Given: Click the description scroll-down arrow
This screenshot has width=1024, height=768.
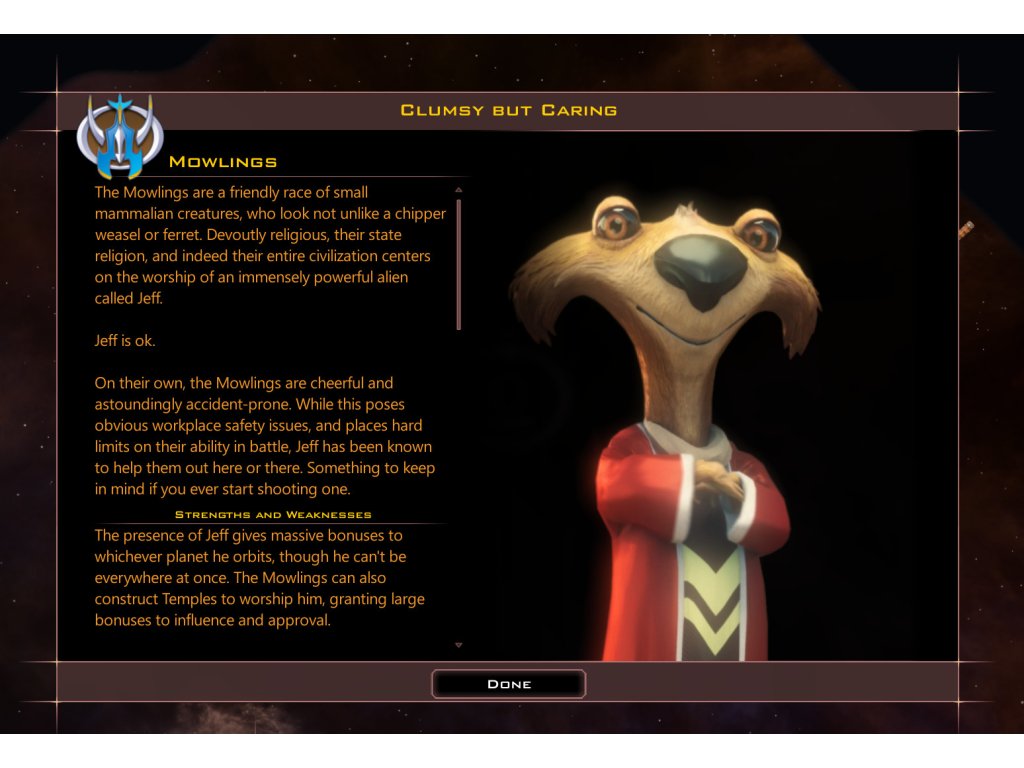Looking at the screenshot, I should click(x=459, y=645).
